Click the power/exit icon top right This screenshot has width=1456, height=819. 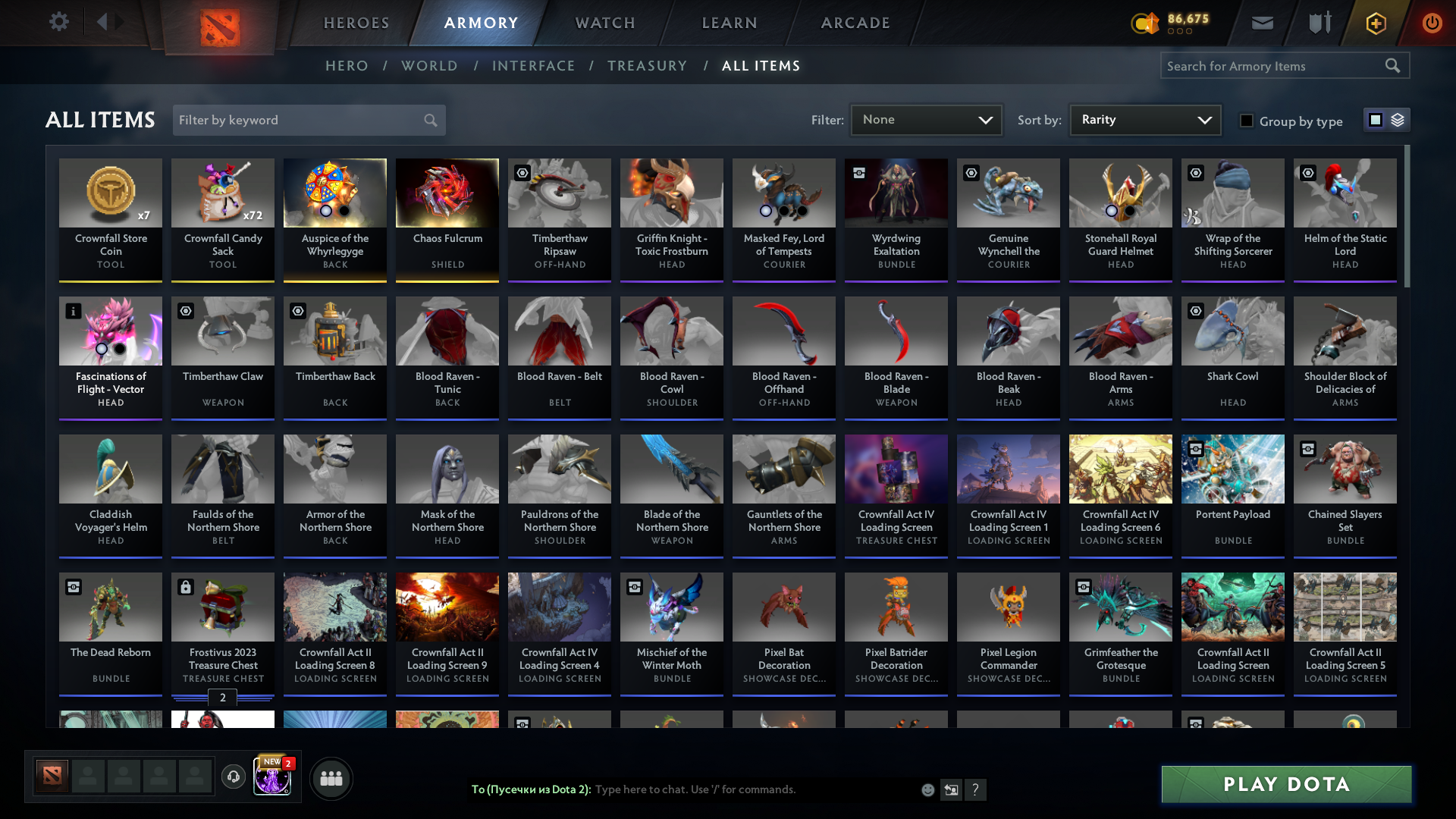point(1432,23)
